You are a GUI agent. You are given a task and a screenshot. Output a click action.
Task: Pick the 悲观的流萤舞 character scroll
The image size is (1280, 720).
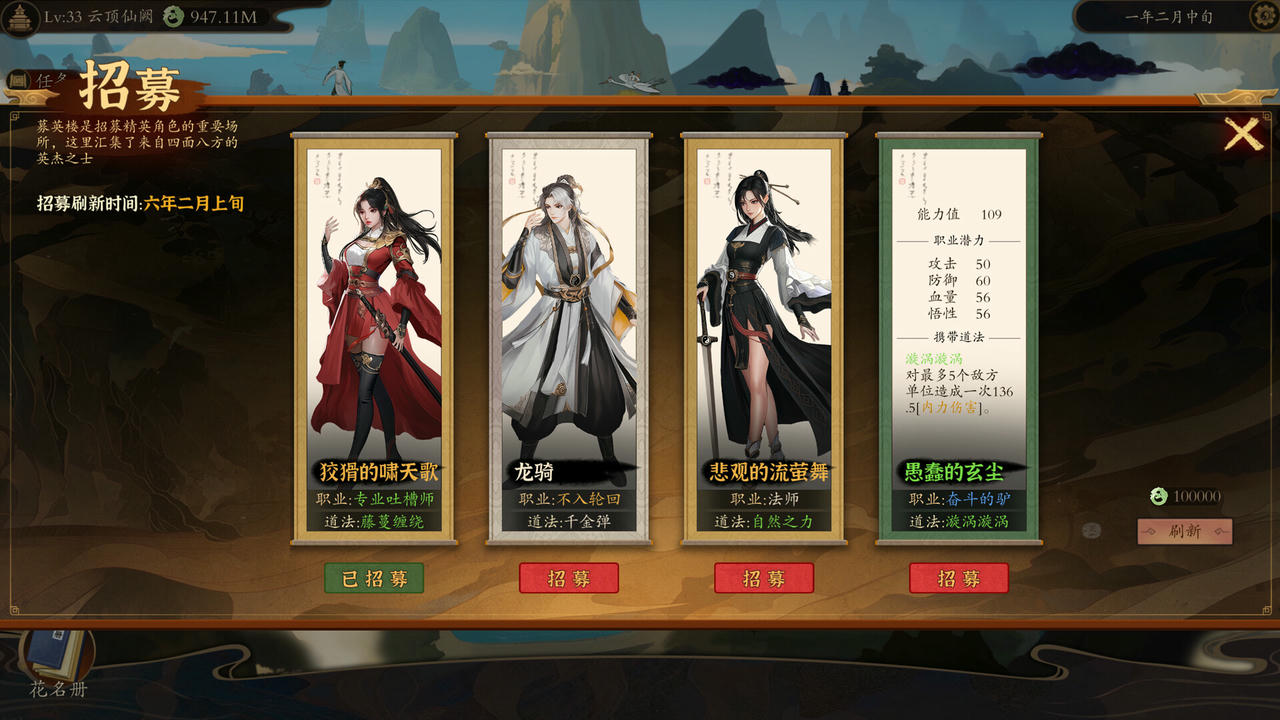coord(763,320)
